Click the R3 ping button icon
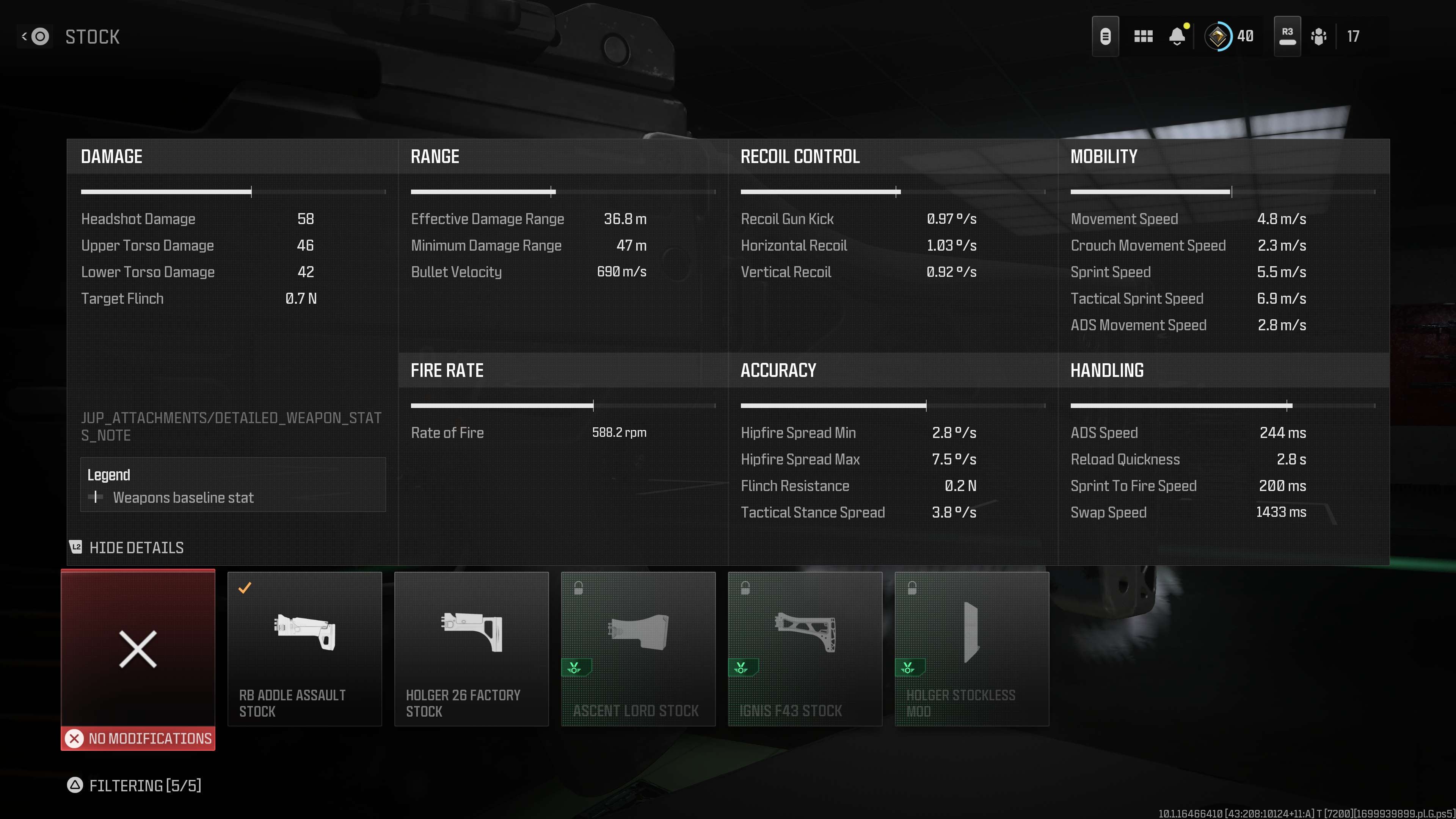 [x=1287, y=35]
